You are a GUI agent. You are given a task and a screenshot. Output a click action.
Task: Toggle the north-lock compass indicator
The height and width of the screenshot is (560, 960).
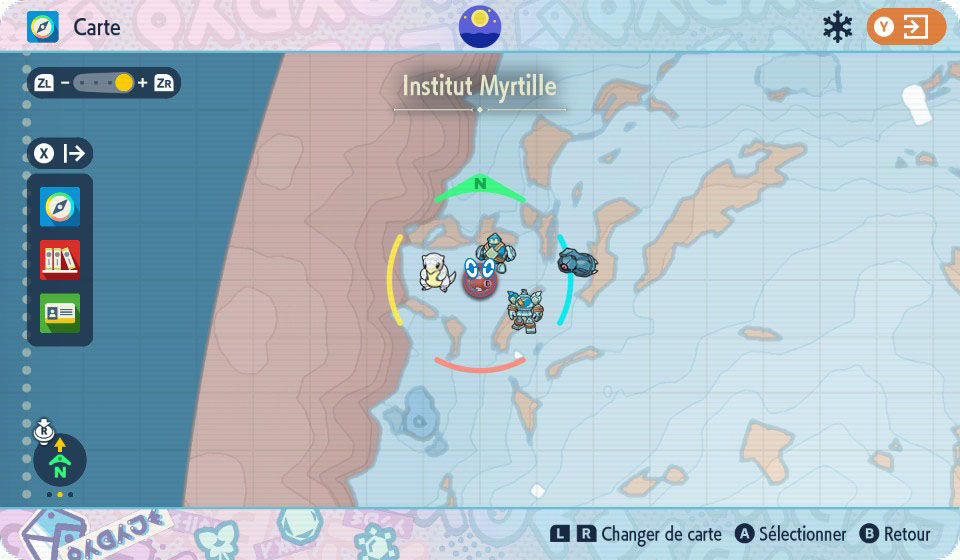tap(59, 459)
